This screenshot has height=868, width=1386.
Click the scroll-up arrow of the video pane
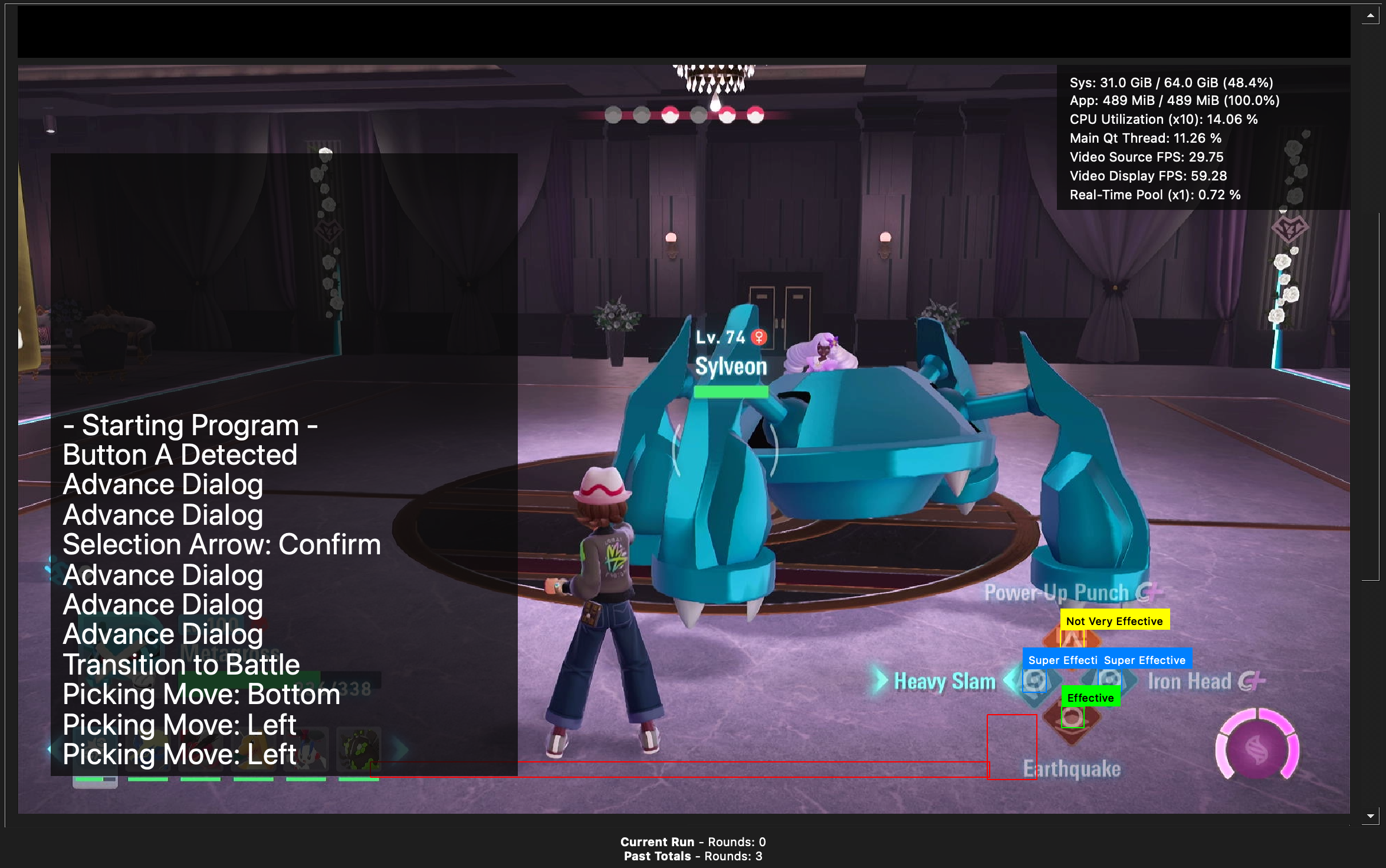click(1370, 16)
